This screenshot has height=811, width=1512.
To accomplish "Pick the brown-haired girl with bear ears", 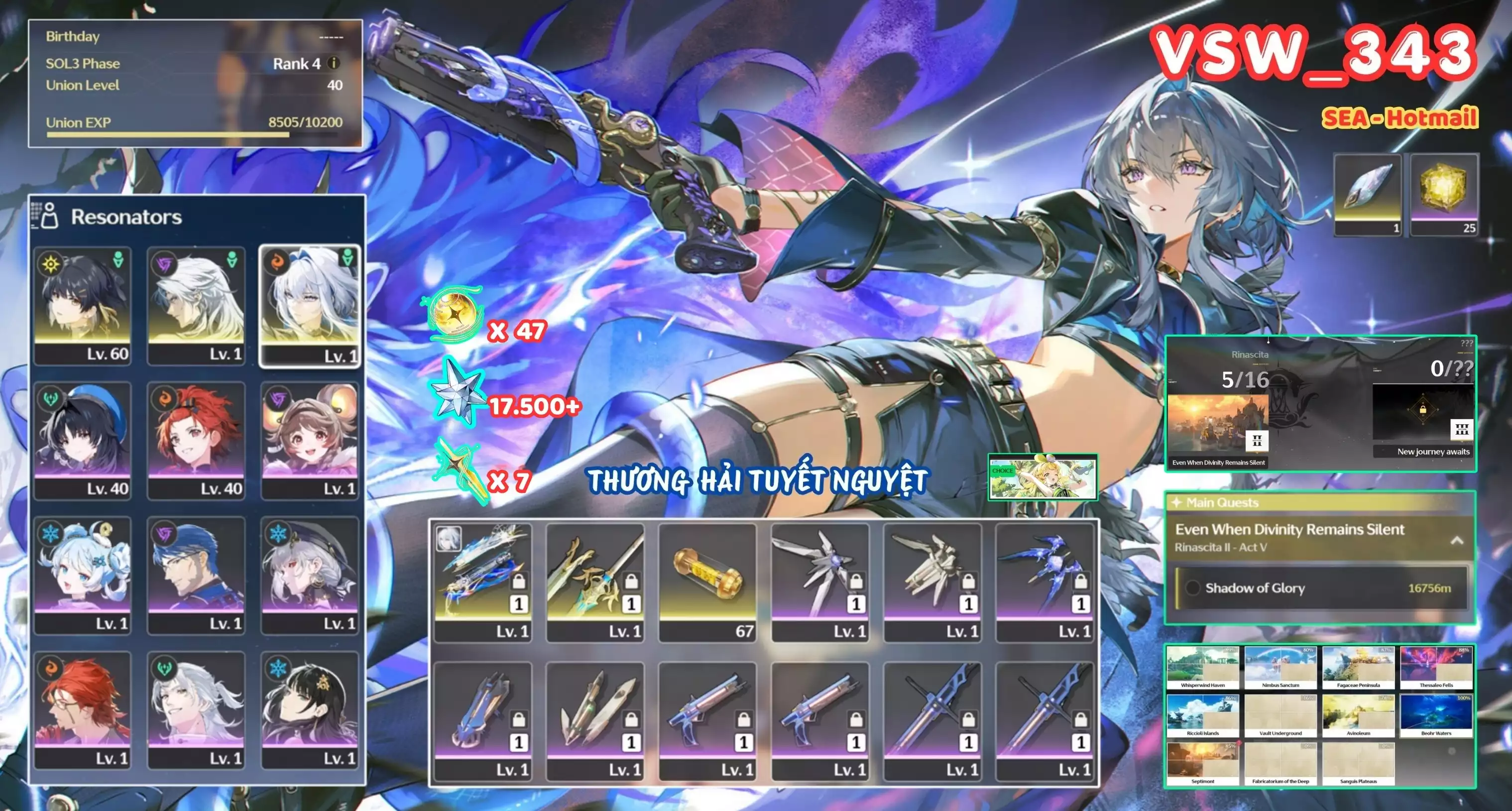I will pos(309,440).
